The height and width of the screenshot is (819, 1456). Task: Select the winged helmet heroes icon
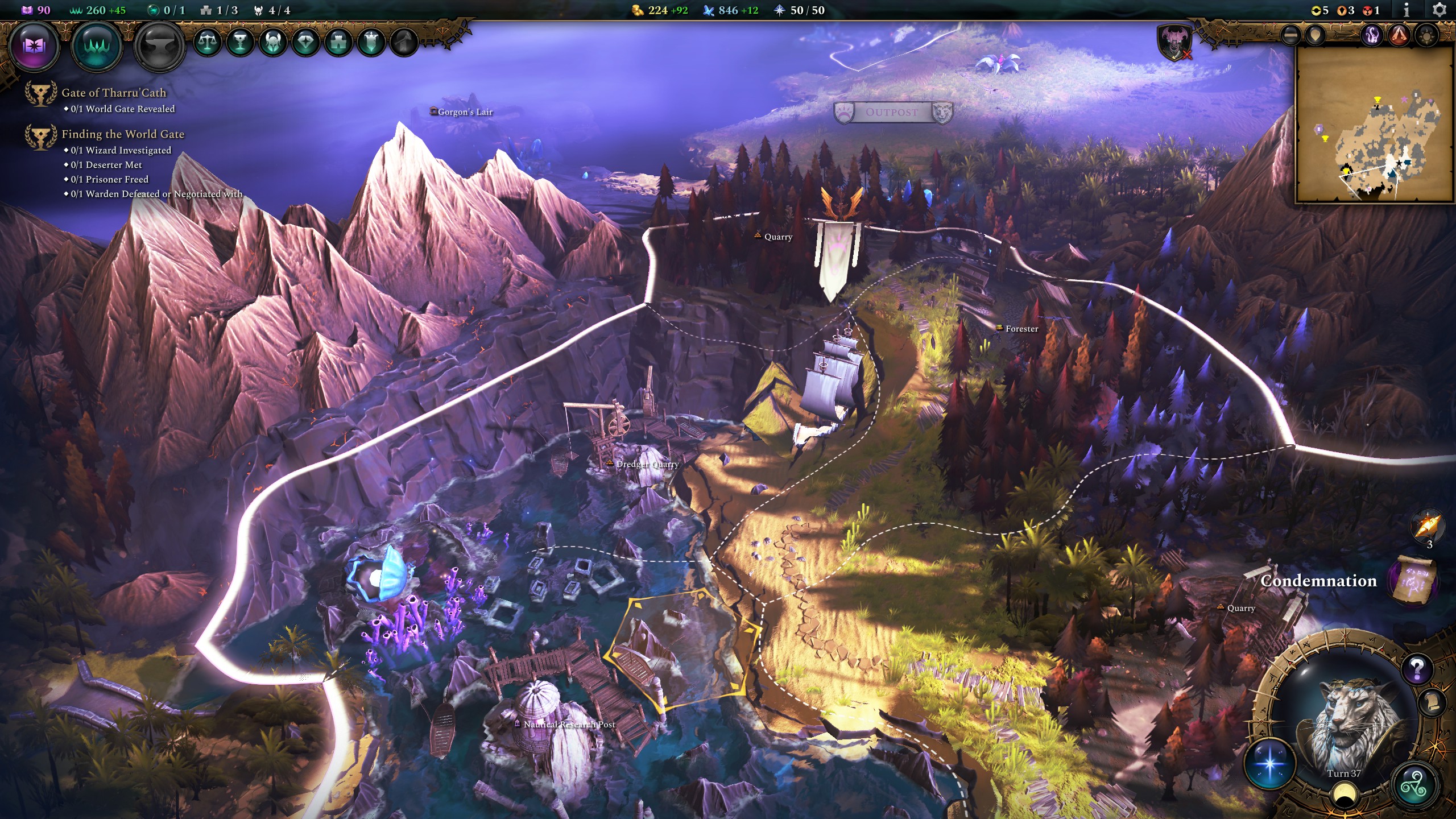pyautogui.click(x=272, y=41)
